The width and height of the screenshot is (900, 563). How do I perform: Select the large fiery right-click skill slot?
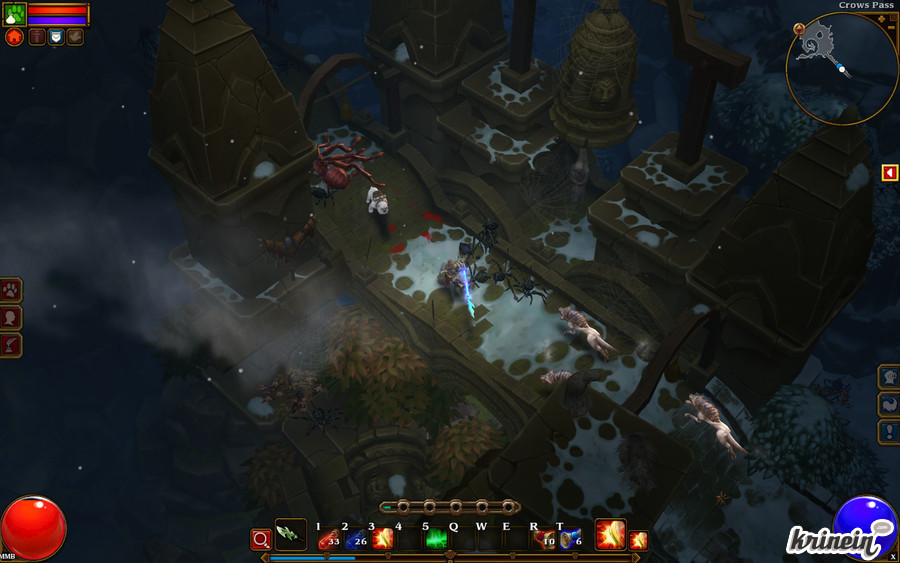[x=610, y=535]
